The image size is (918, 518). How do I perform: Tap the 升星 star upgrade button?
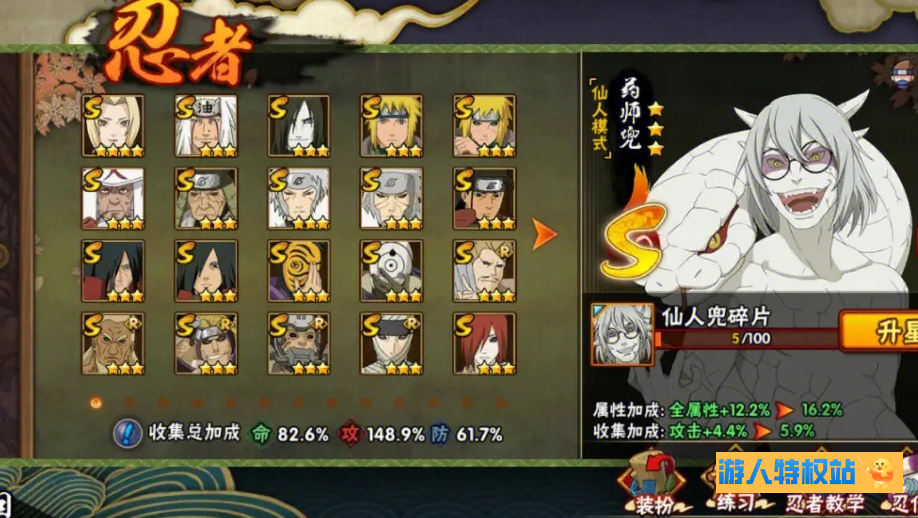(880, 331)
